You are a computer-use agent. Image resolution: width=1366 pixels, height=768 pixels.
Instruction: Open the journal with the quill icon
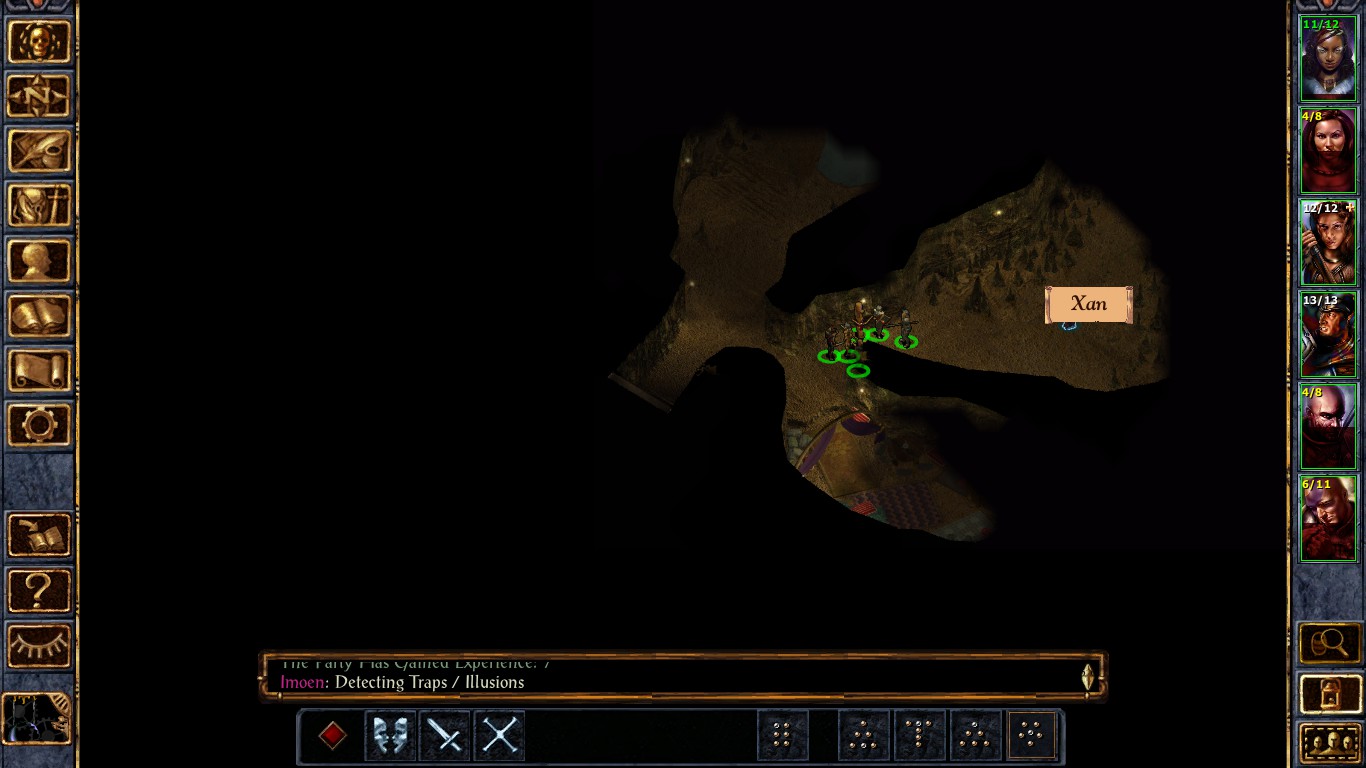pos(39,152)
